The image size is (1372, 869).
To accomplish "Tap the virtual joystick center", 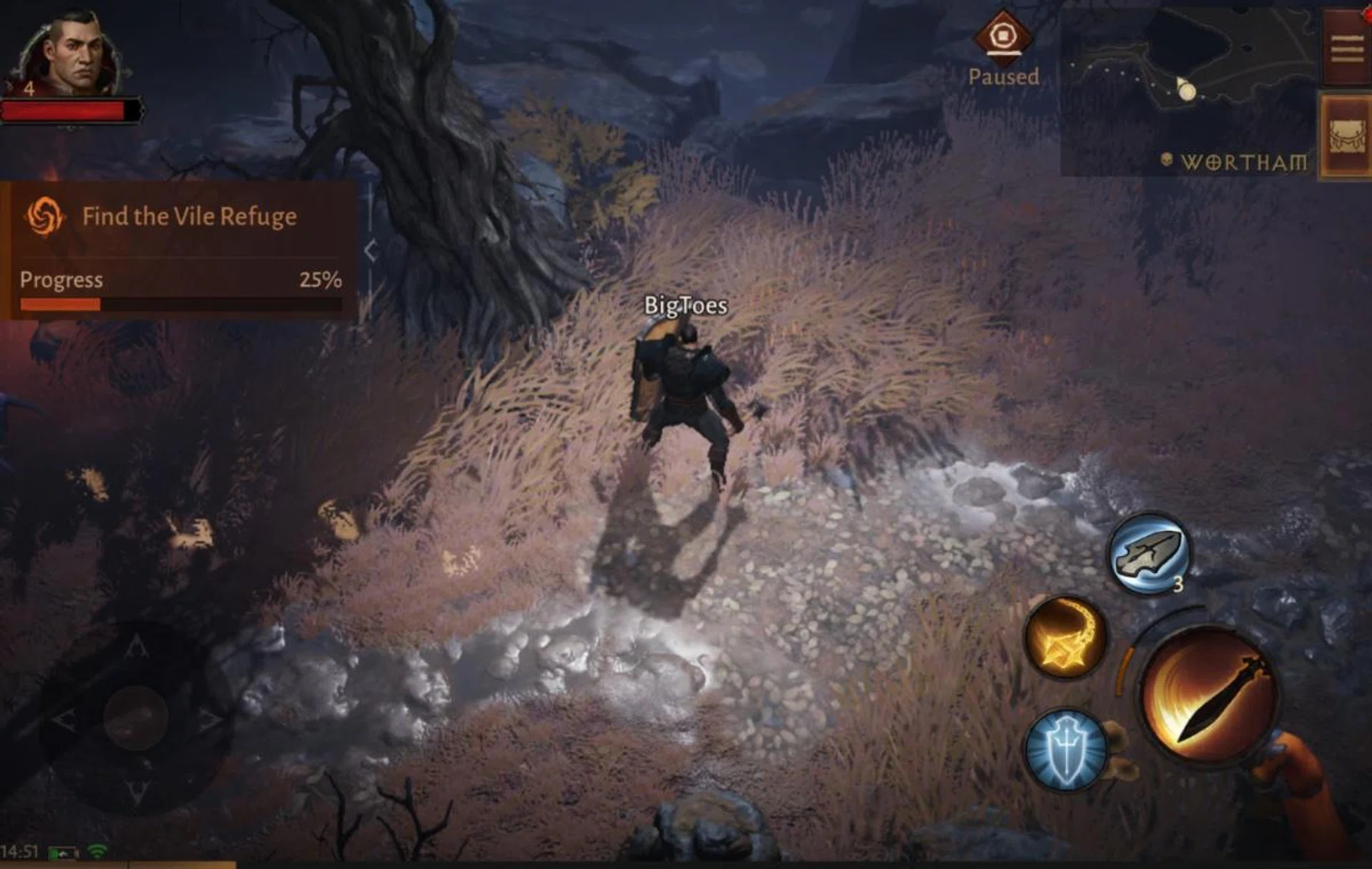I will (136, 717).
